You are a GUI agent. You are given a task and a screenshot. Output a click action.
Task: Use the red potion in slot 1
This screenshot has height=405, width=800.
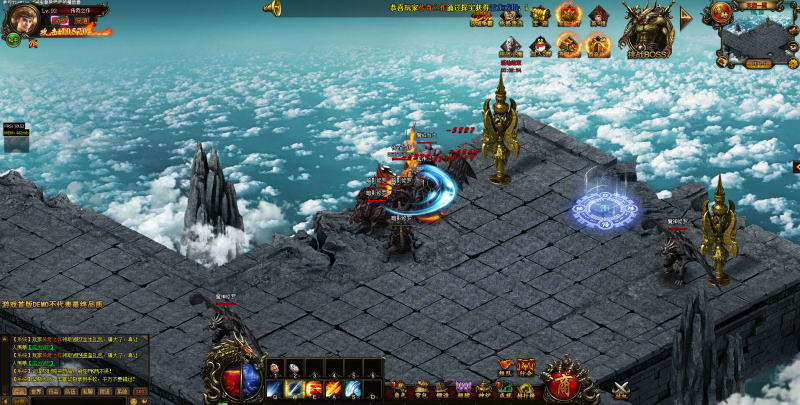click(x=273, y=368)
